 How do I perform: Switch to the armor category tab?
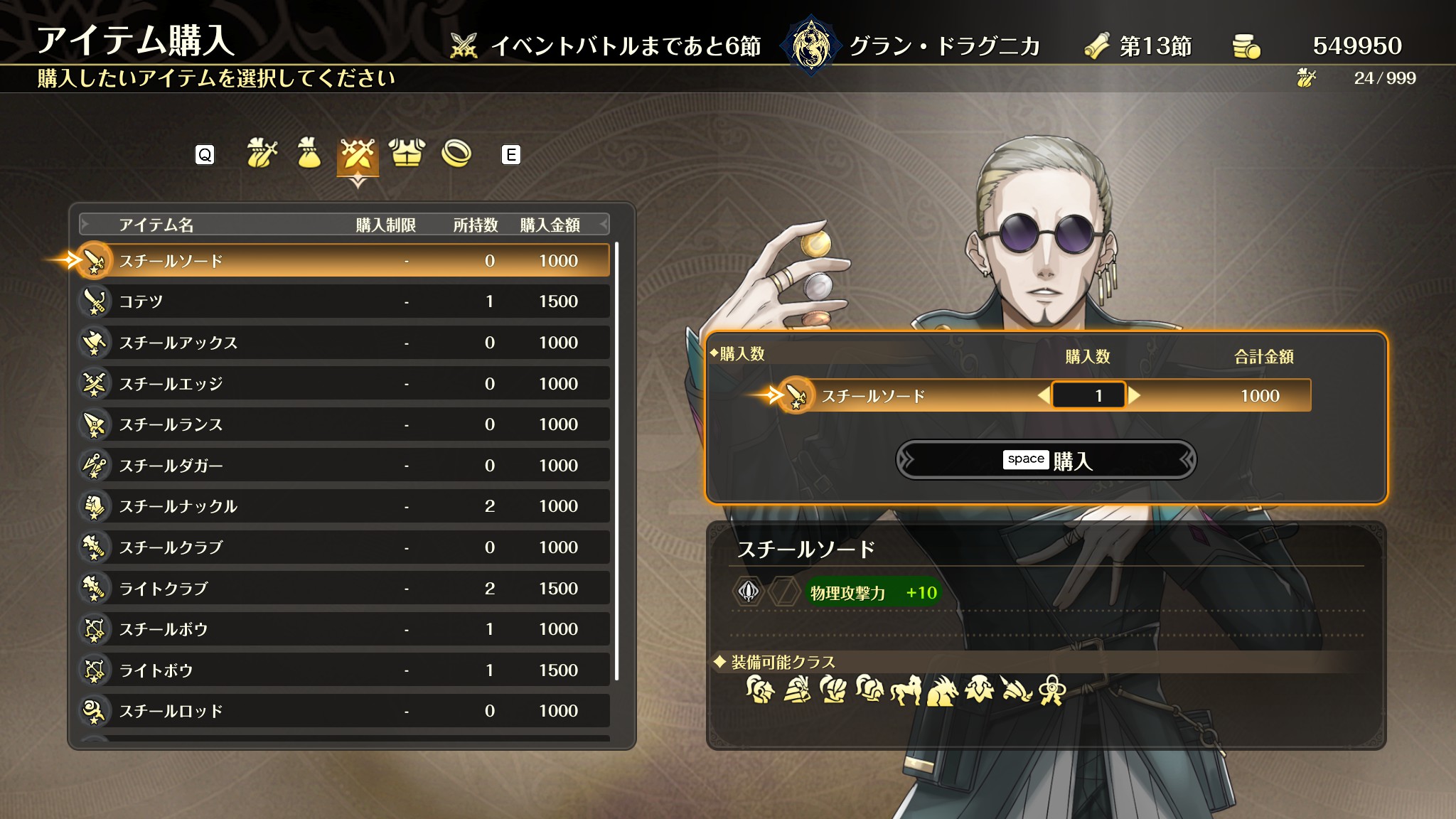coord(407,154)
